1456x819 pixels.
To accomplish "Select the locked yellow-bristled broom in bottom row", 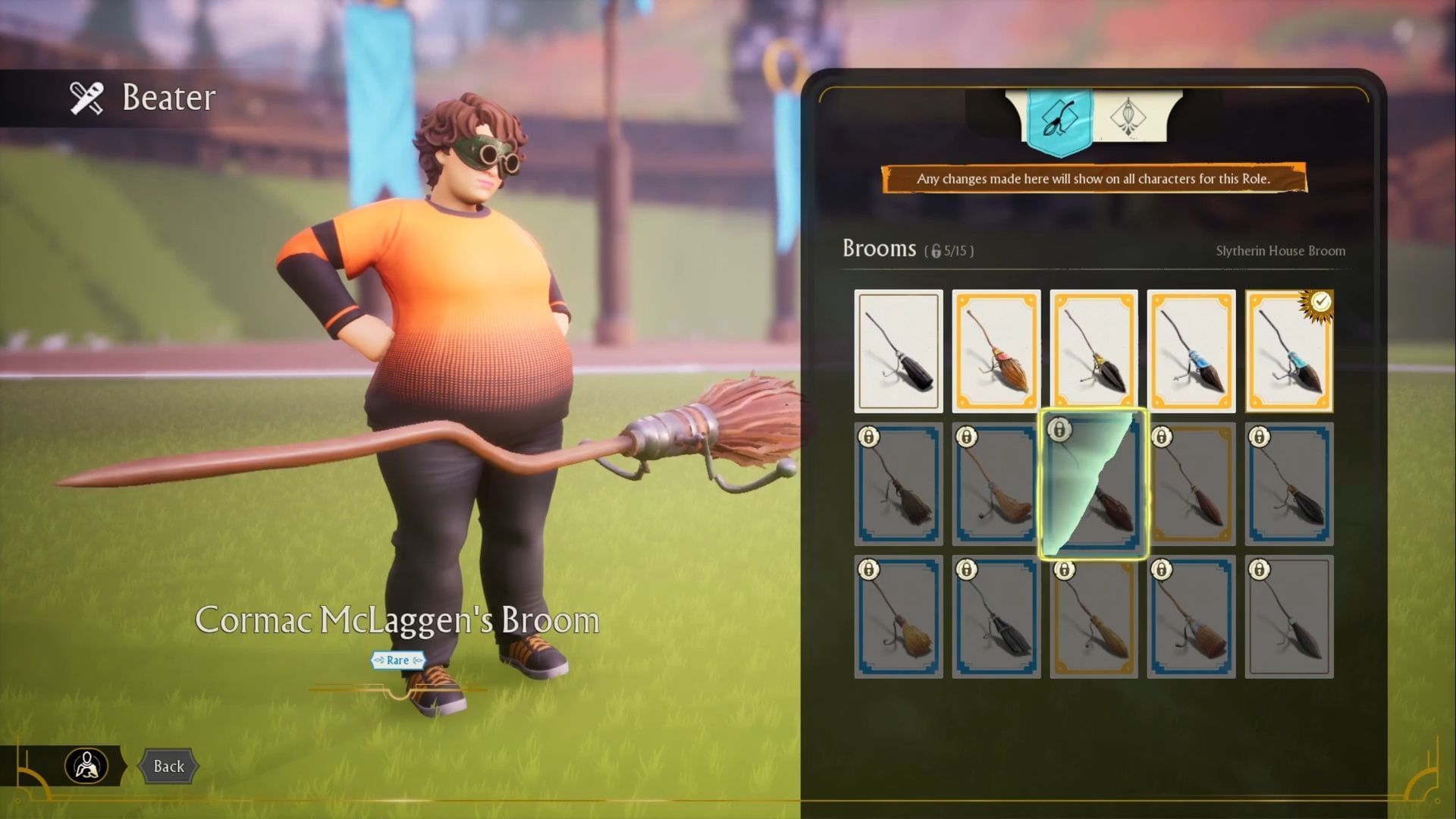I will 898,616.
